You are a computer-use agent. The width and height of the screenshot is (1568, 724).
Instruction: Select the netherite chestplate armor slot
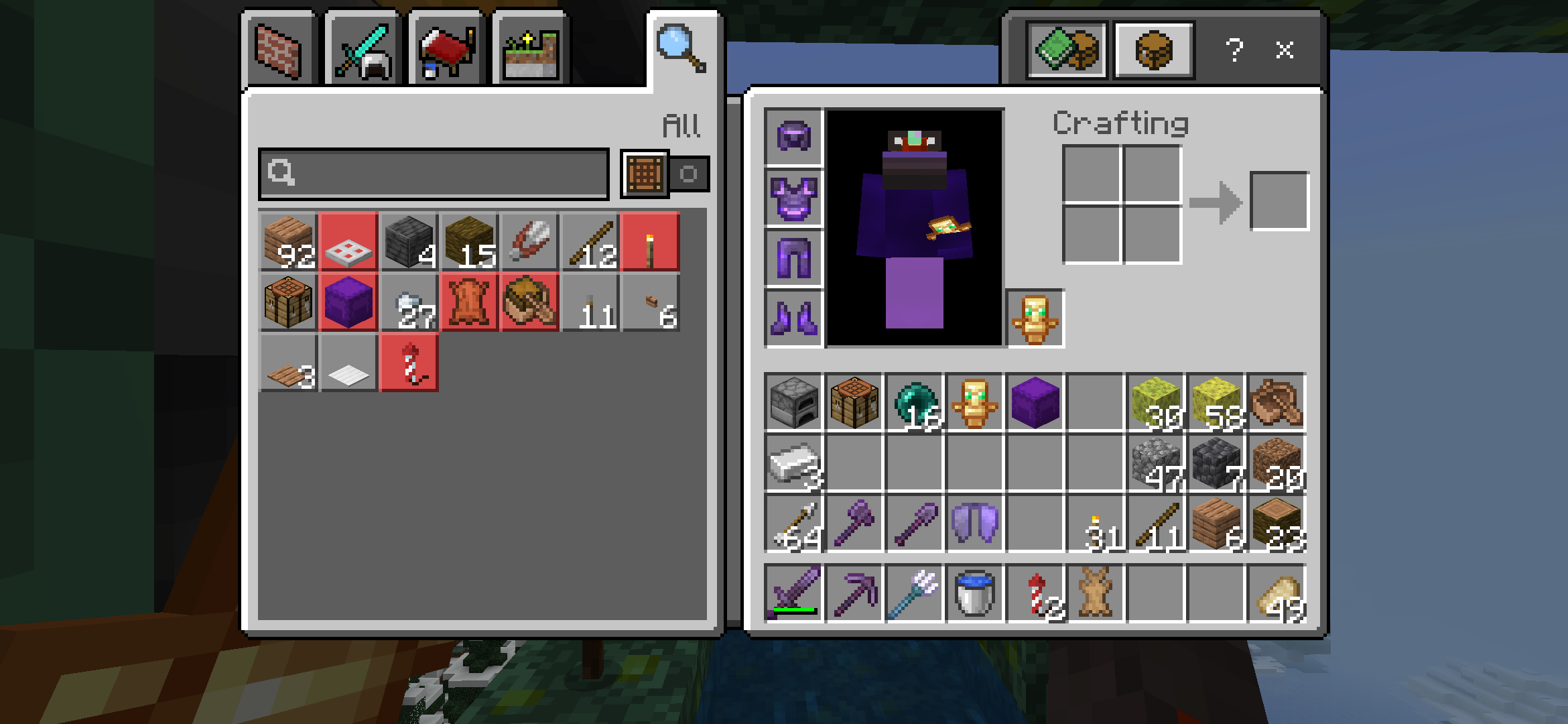(794, 198)
